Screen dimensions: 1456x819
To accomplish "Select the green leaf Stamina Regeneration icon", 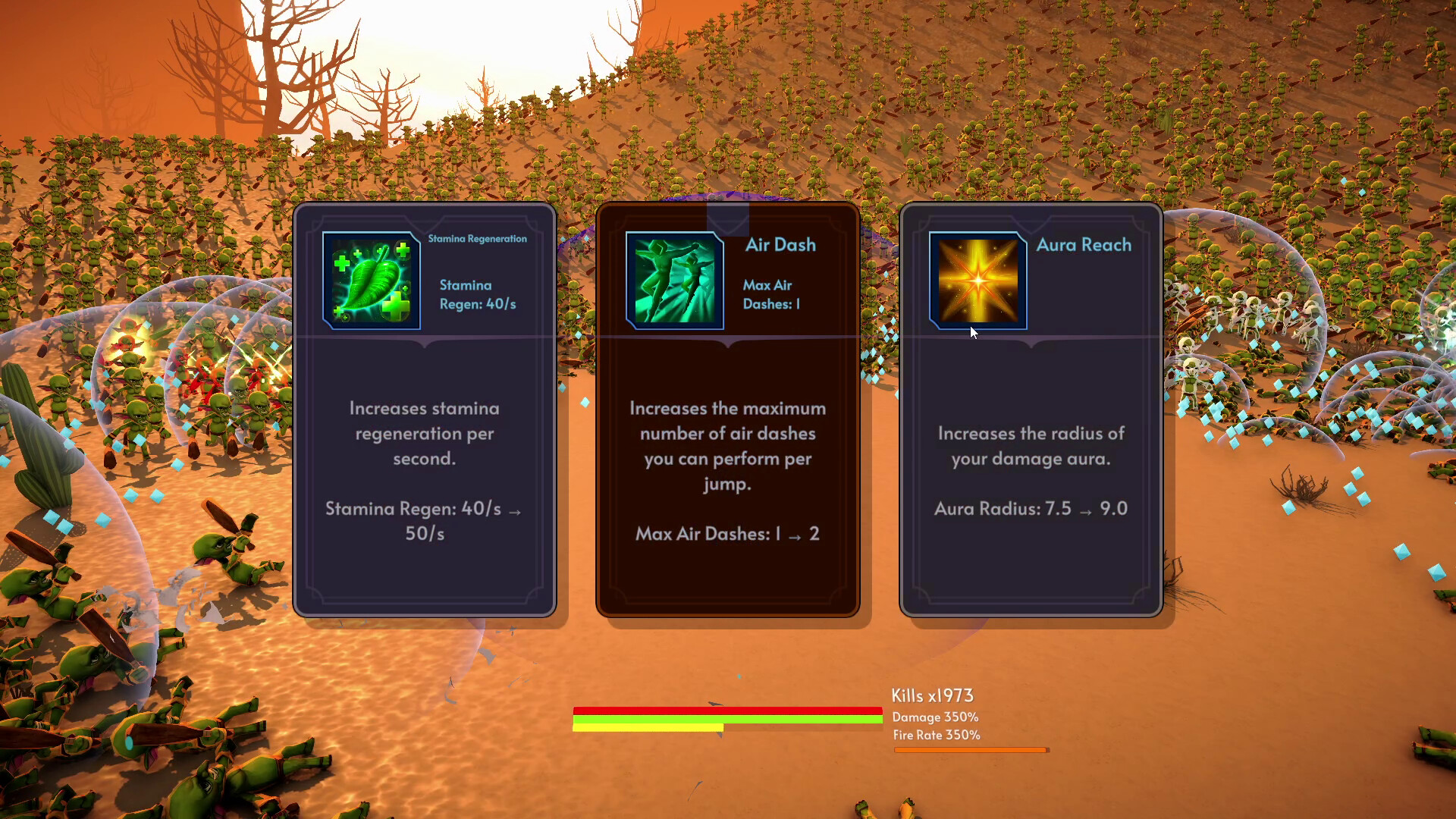I will (x=369, y=281).
